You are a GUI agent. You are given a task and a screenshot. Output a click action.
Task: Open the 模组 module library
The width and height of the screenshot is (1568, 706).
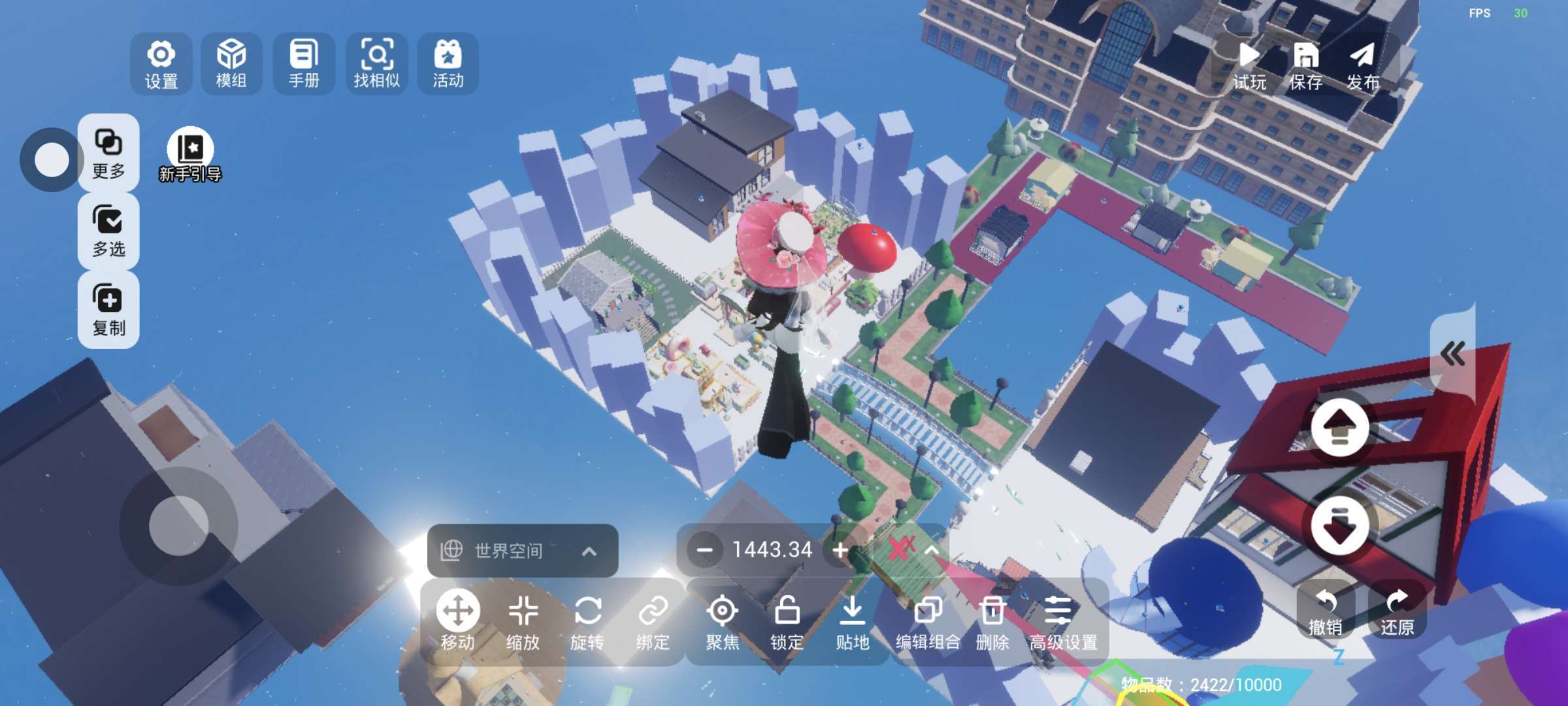click(x=231, y=63)
